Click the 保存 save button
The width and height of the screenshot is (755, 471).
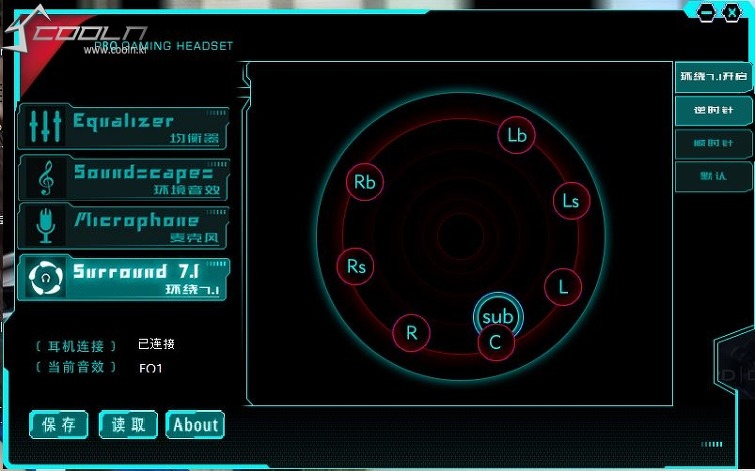tap(59, 424)
